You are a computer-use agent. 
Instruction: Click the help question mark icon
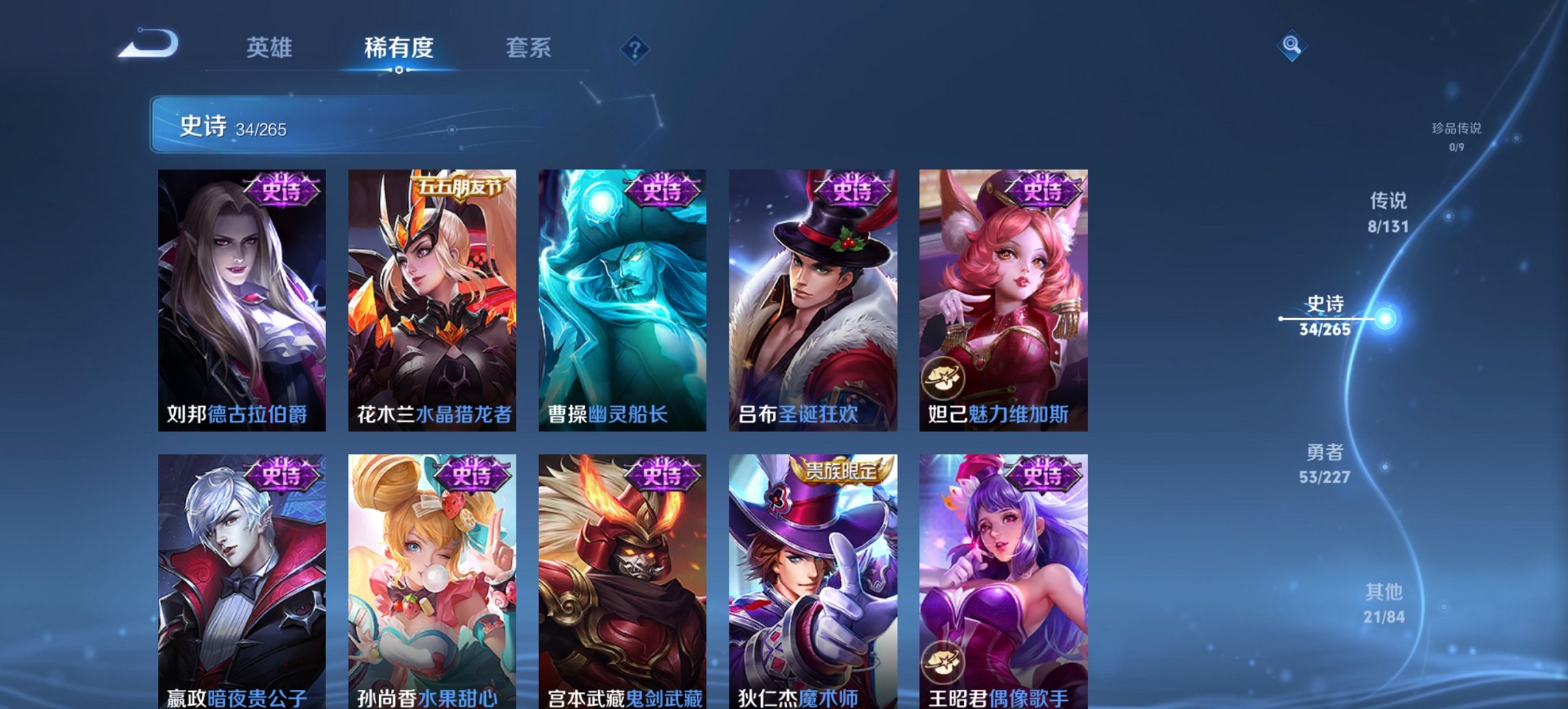pos(635,48)
